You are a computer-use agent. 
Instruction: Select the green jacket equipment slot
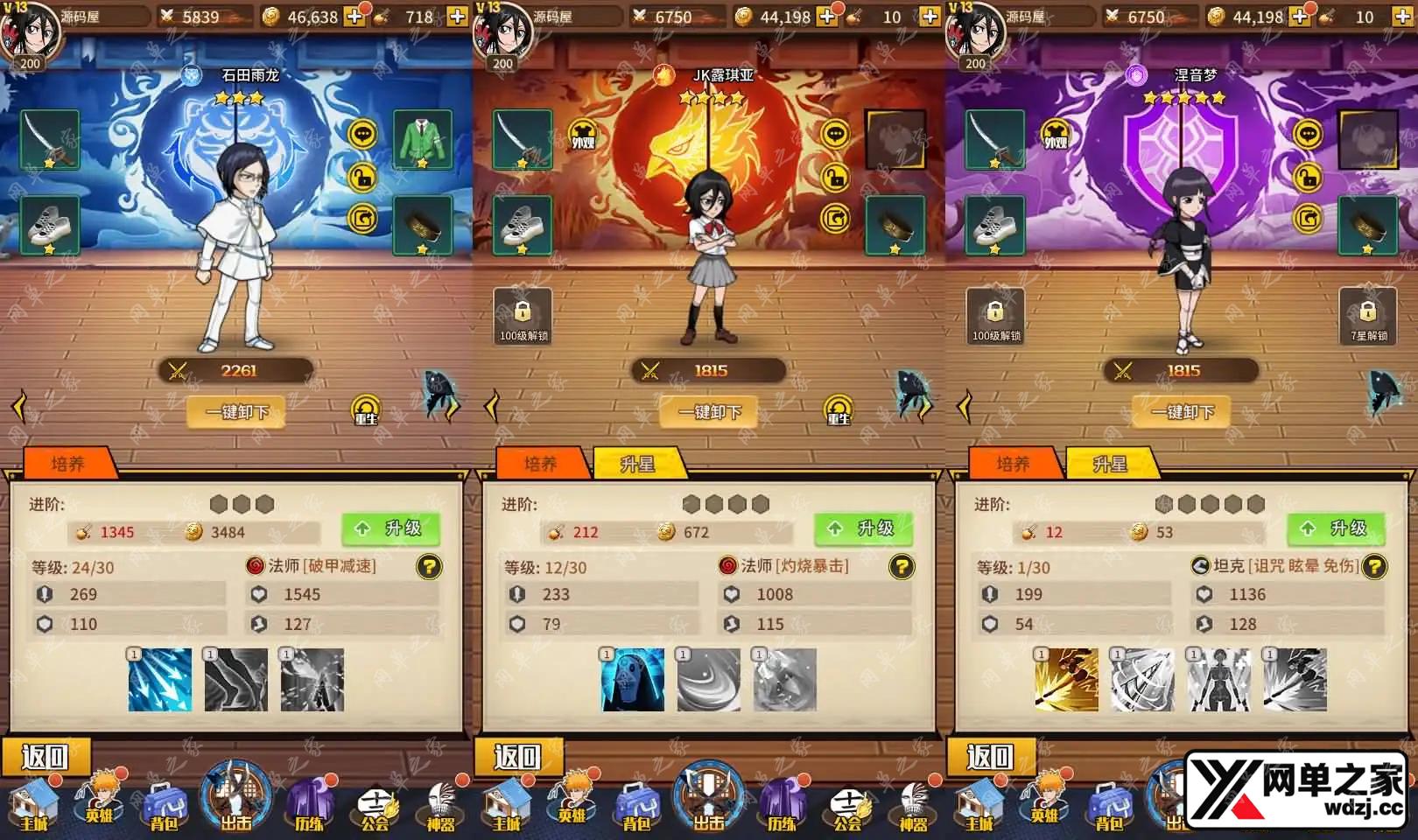(x=423, y=139)
